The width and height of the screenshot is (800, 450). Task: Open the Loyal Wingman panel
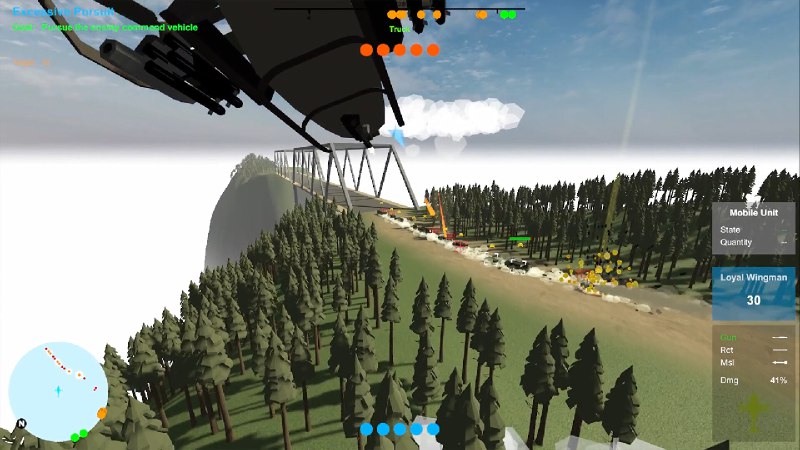(x=754, y=291)
